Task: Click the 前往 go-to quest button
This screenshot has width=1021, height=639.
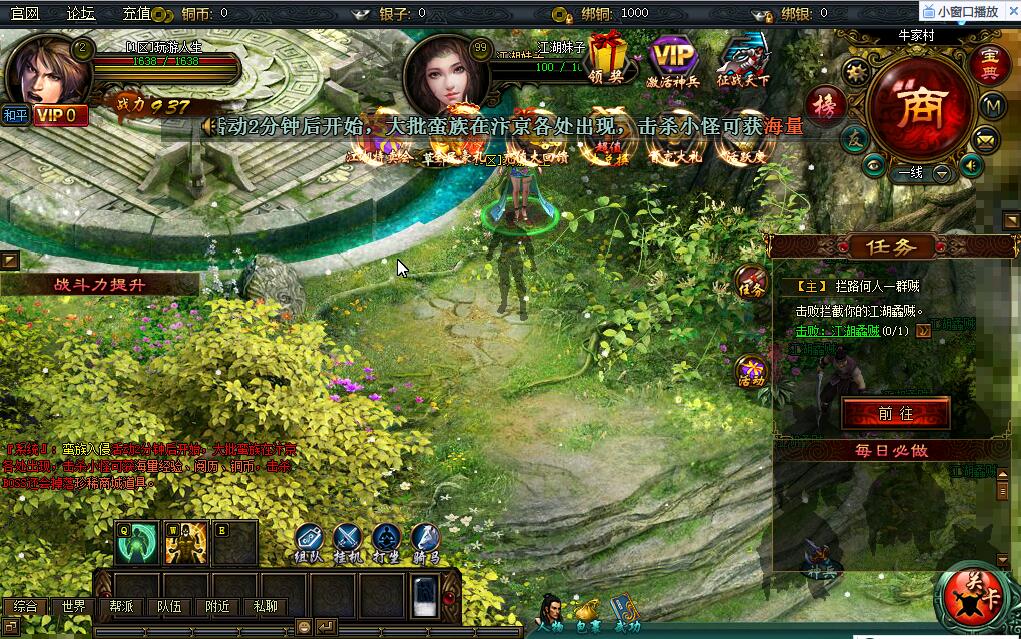Action: coord(895,412)
